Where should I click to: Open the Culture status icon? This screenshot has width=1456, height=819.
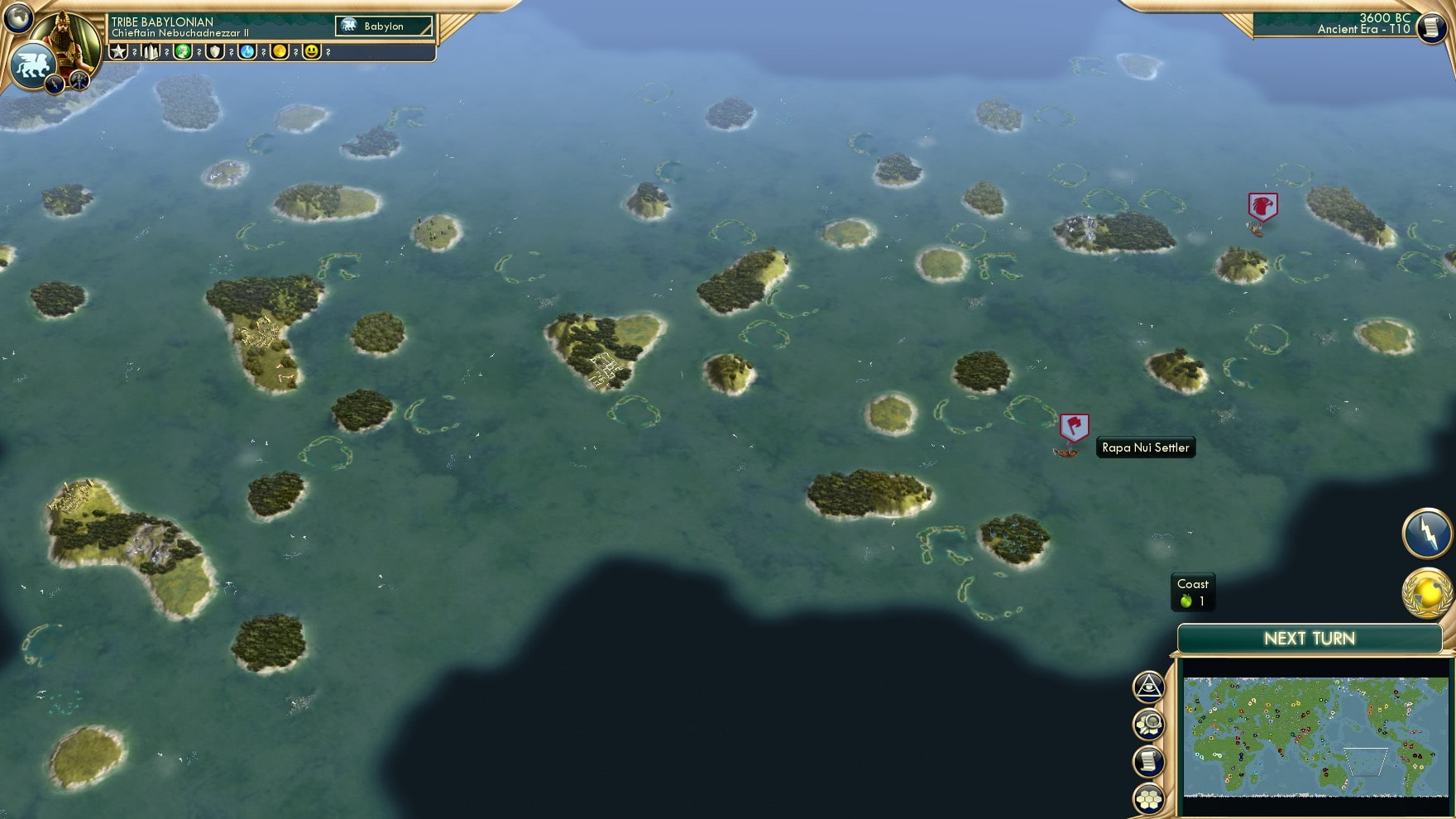[x=183, y=52]
